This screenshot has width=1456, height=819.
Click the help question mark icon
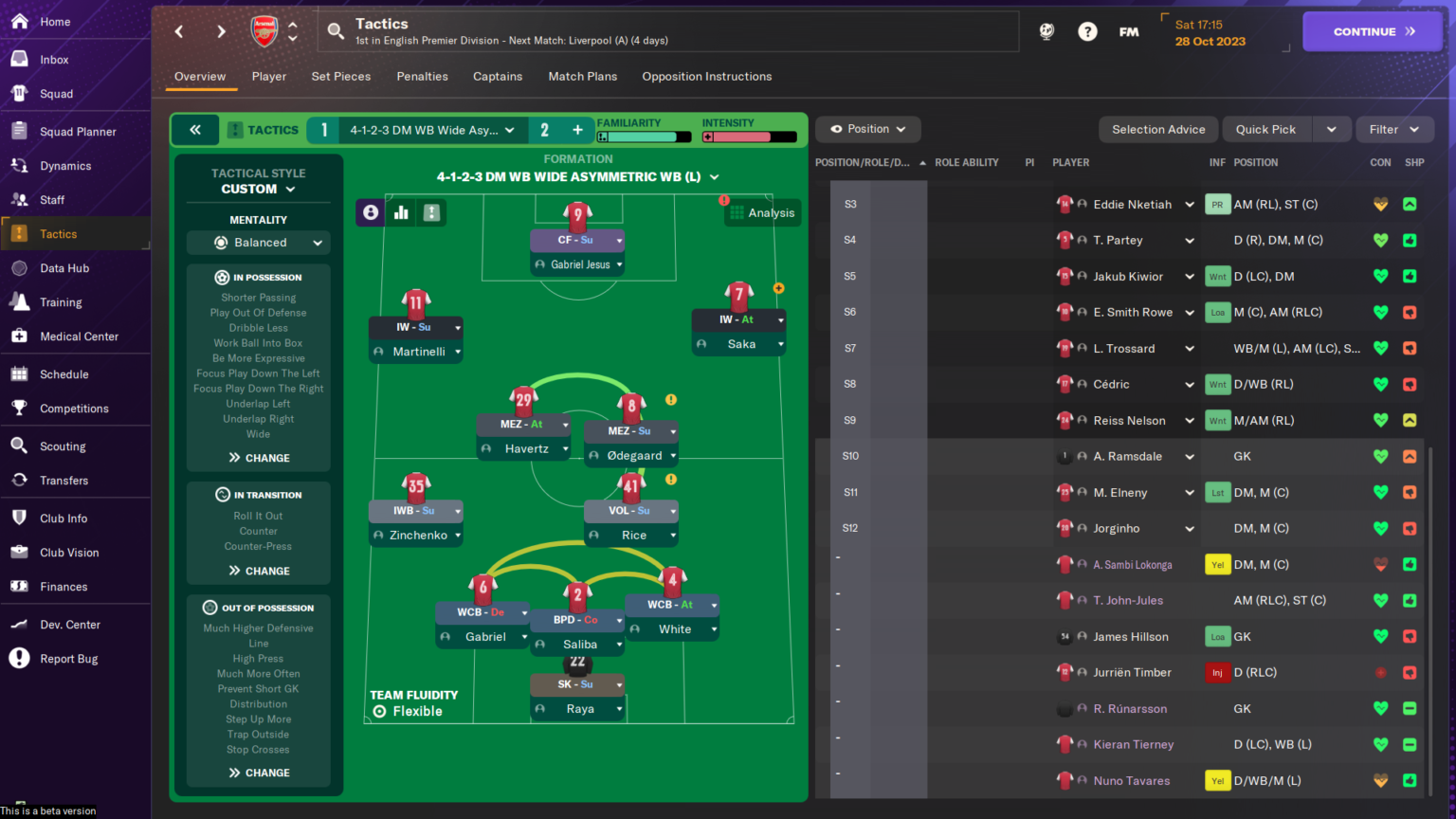[1086, 31]
